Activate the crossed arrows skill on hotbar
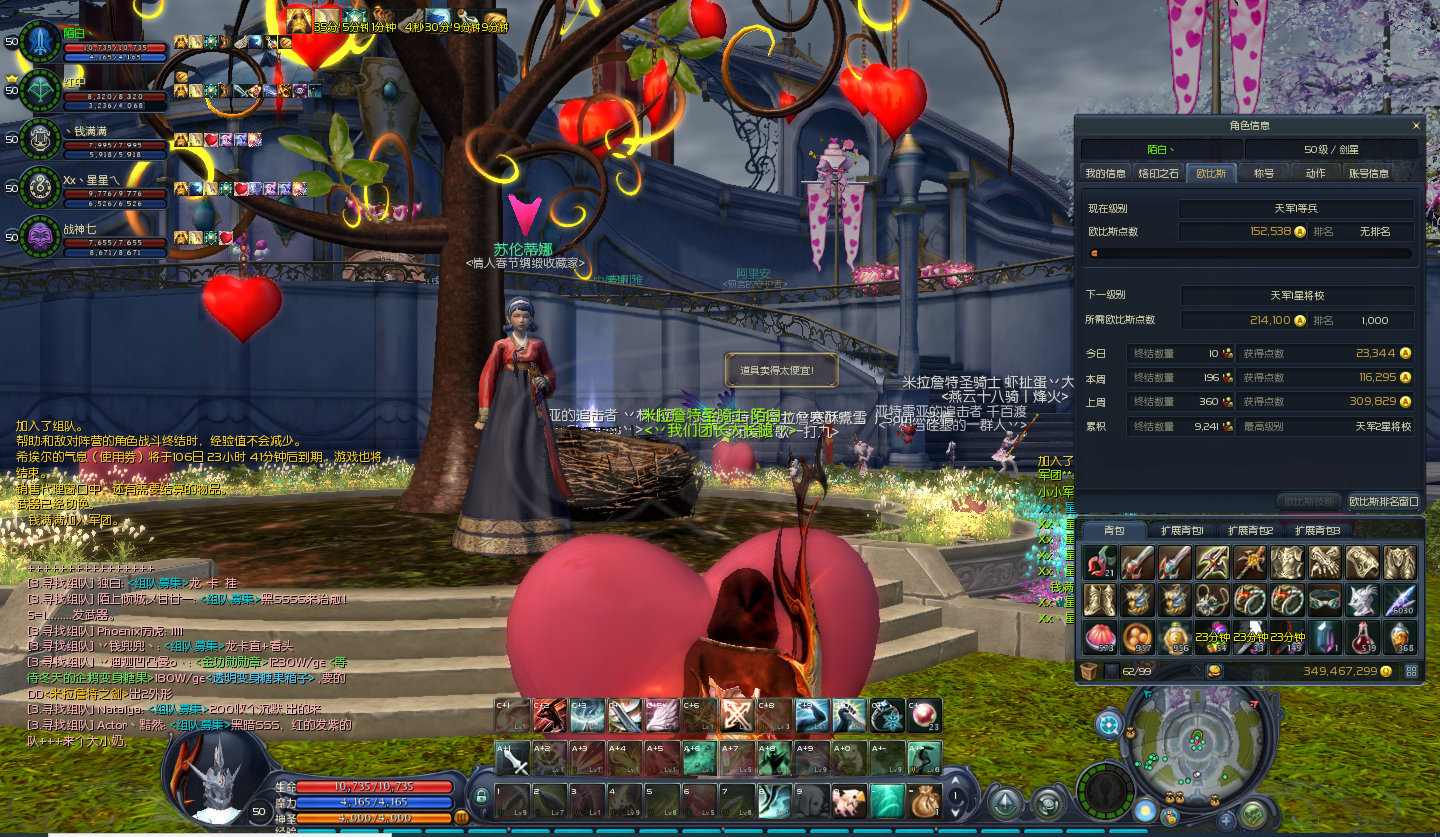The height and width of the screenshot is (837, 1440). tap(738, 715)
